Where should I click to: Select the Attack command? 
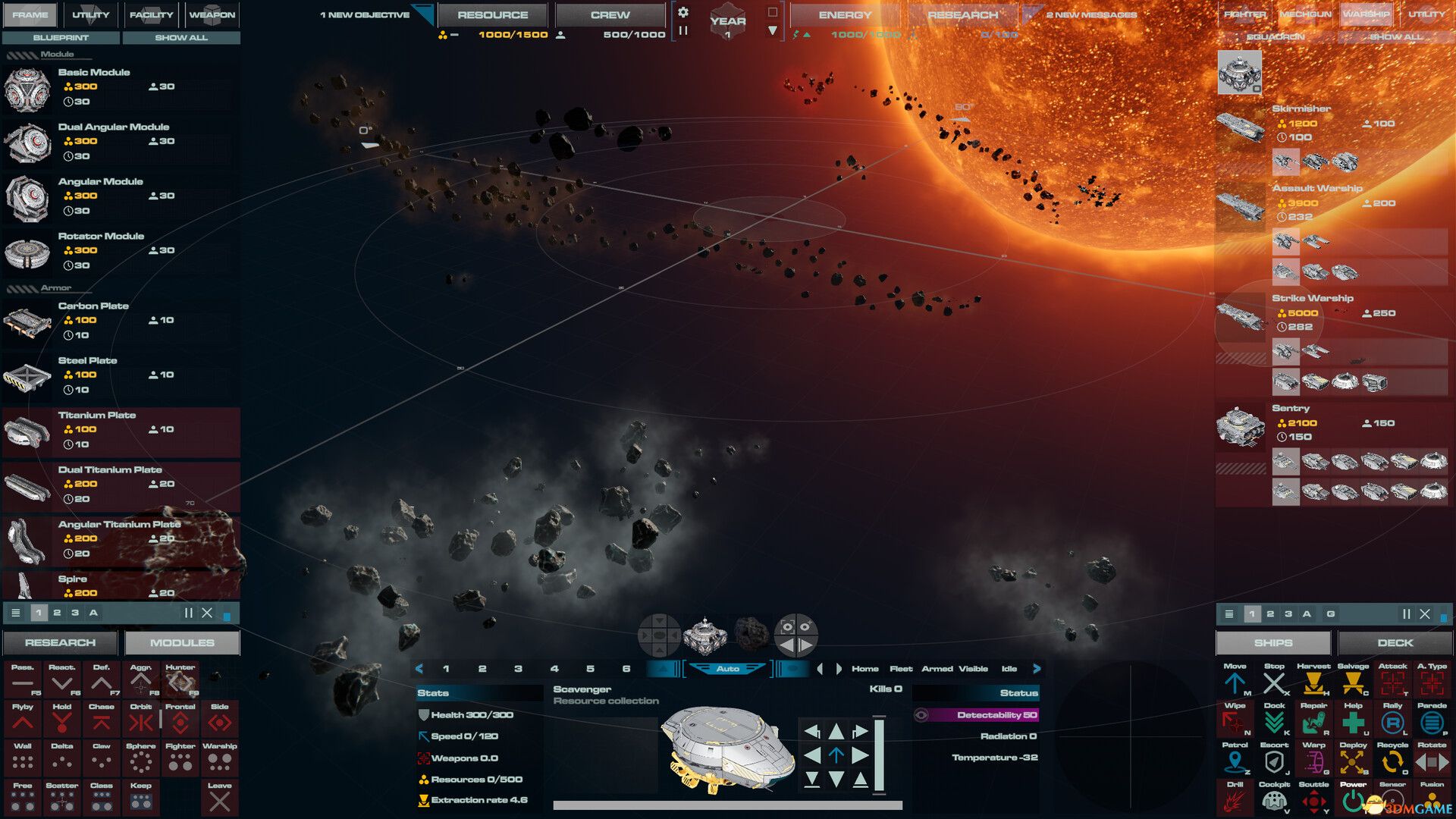(1393, 682)
